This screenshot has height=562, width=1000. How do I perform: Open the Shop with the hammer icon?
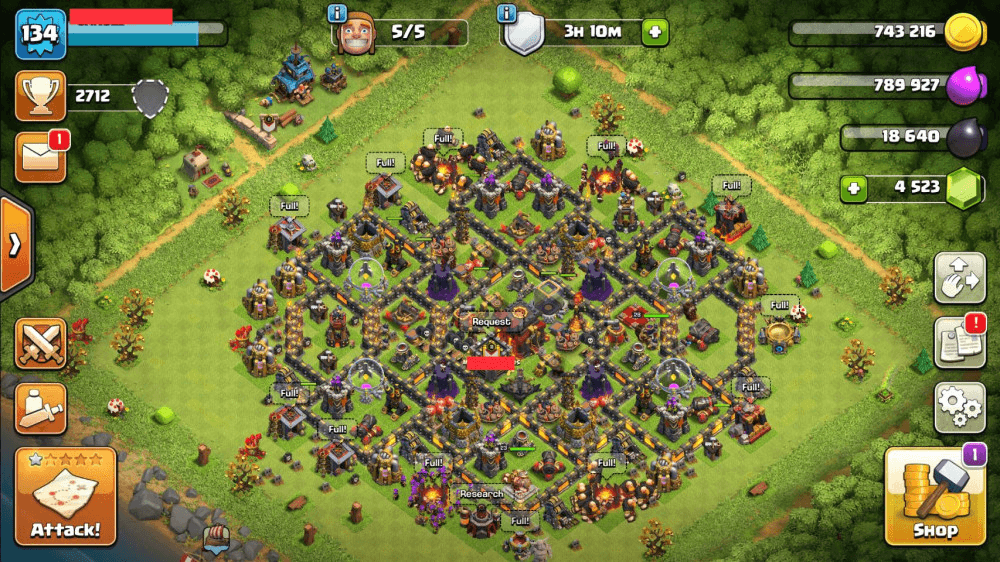point(934,496)
